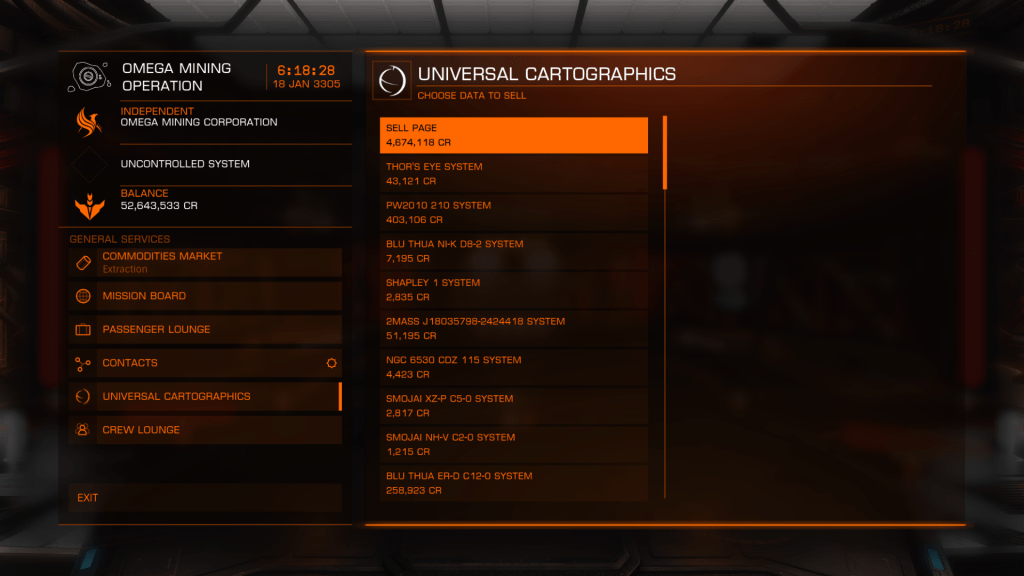Screen dimensions: 1024x576
Task: Pick Blu Thua NI-K D8-2 System entry
Action: coord(514,251)
